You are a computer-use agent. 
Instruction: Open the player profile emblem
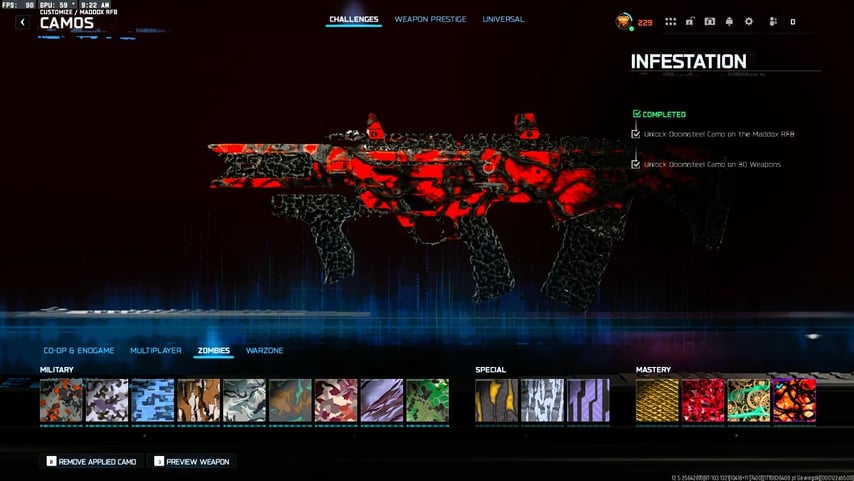(623, 21)
